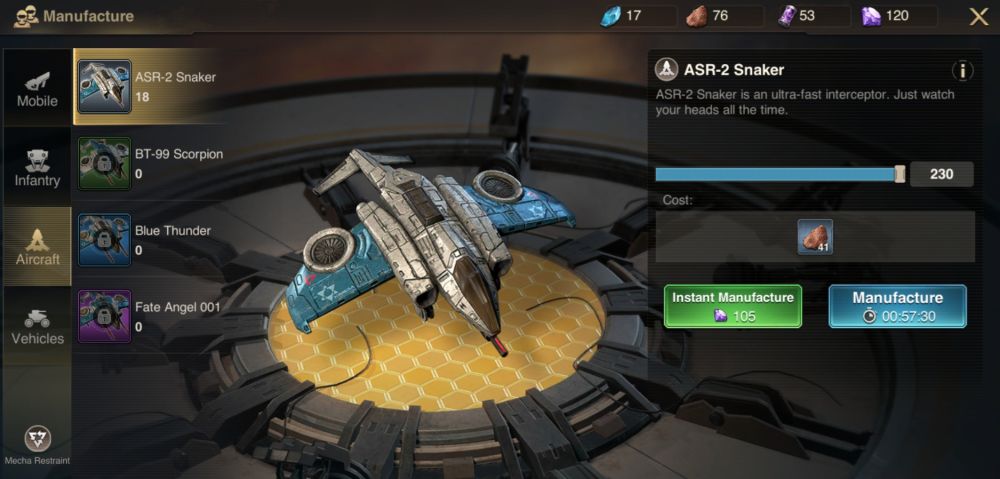Close the Manufacture window
The height and width of the screenshot is (479, 1000).
click(x=978, y=16)
